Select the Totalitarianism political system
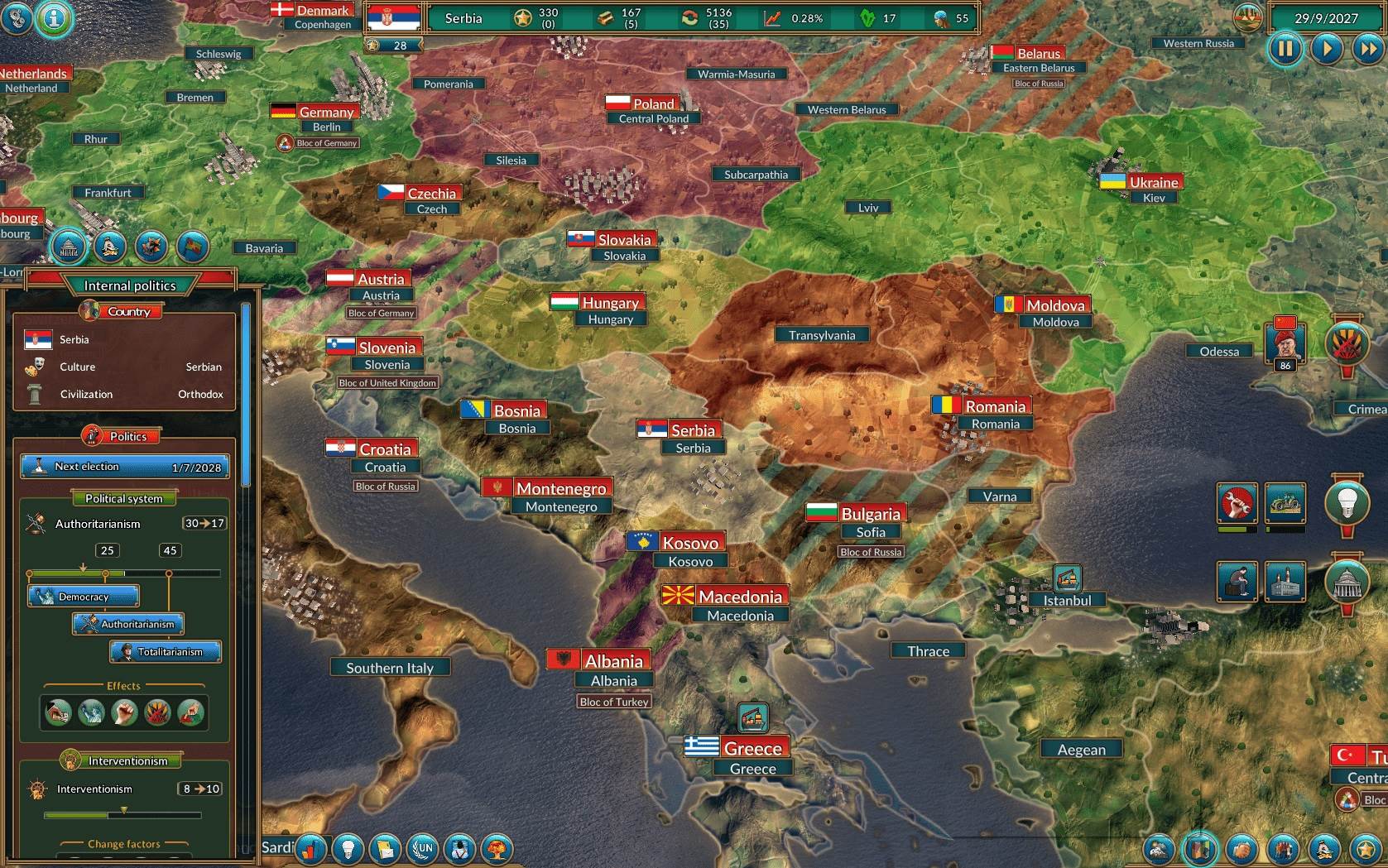This screenshot has width=1388, height=868. pos(166,652)
